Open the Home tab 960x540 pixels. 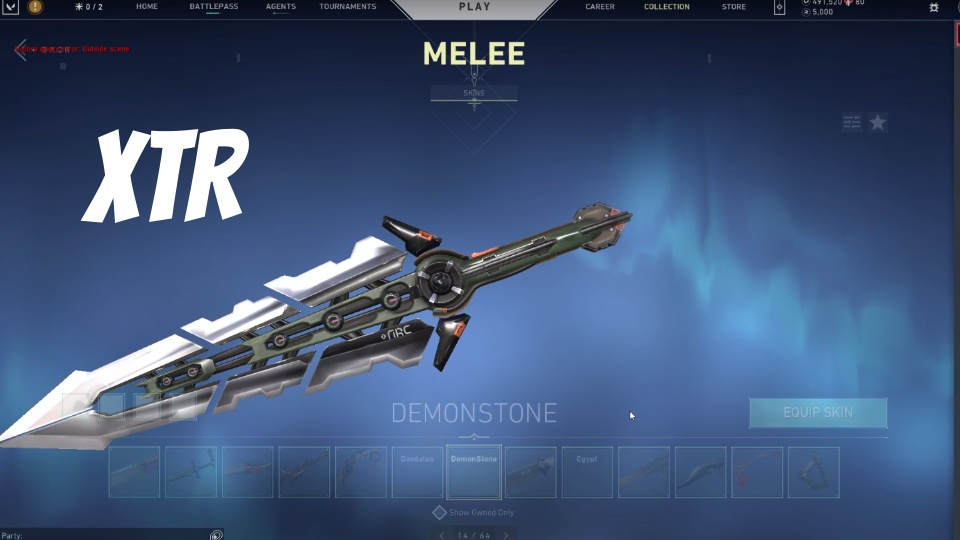(147, 7)
